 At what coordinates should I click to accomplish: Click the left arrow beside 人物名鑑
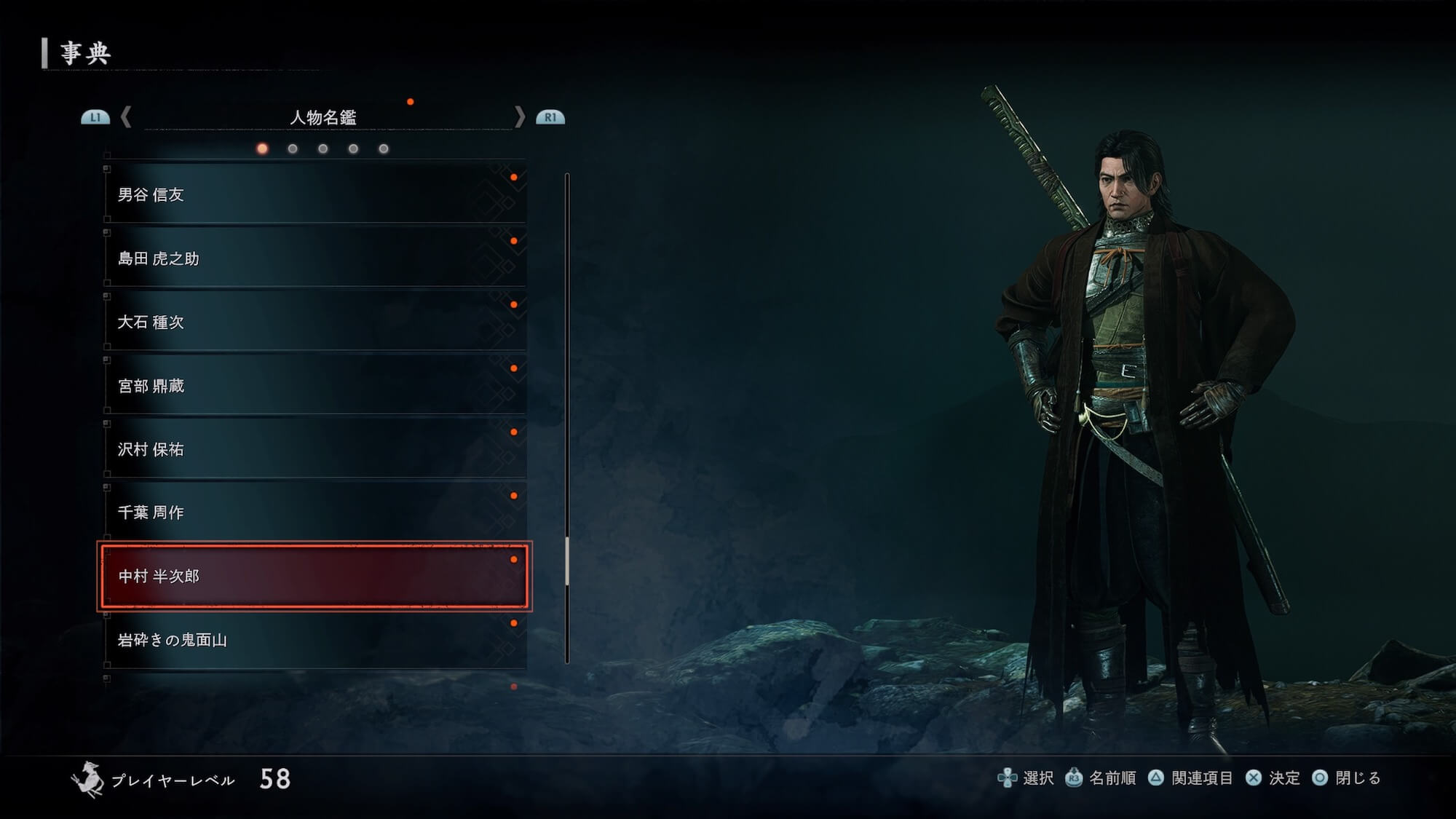pyautogui.click(x=126, y=116)
